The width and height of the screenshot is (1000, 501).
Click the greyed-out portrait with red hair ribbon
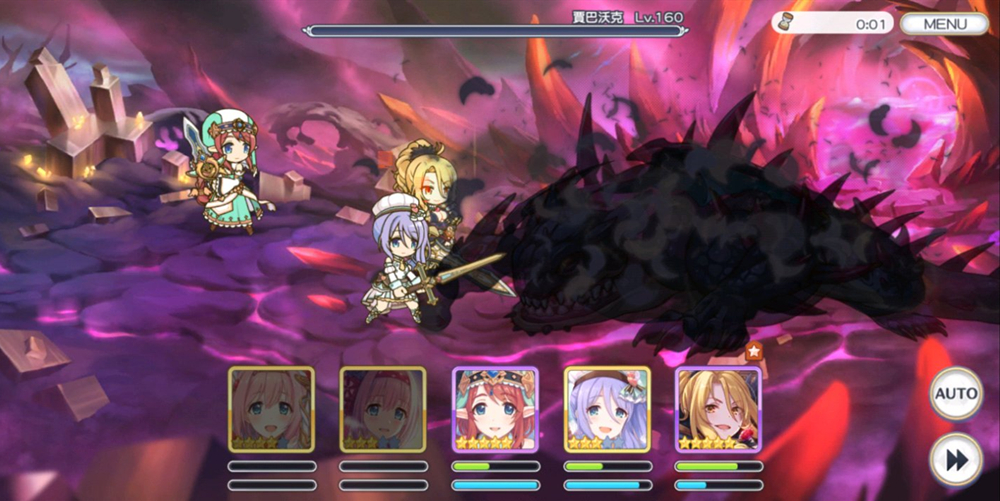coord(383,409)
